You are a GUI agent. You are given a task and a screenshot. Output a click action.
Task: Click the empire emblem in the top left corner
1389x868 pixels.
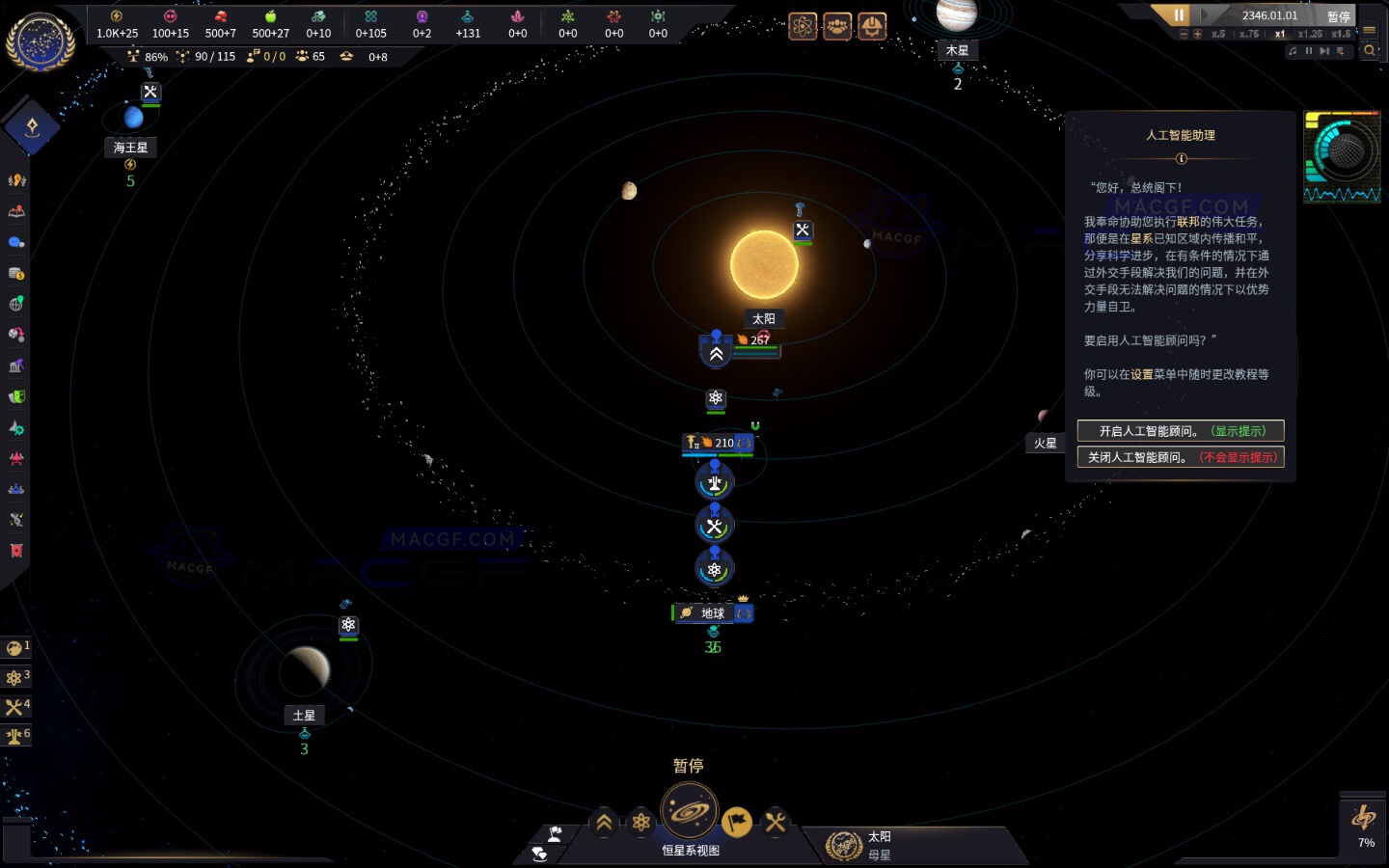coord(39,41)
